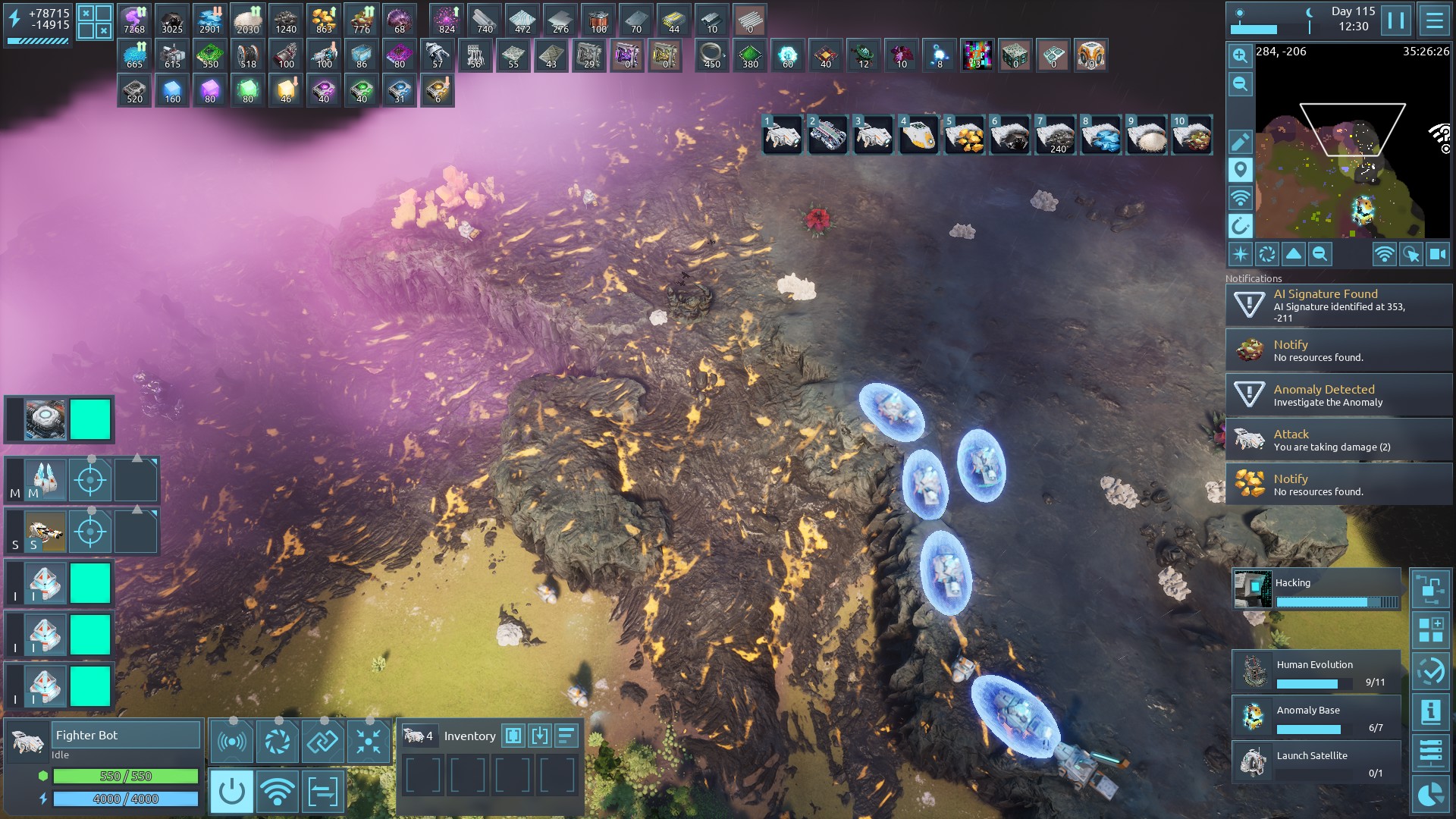View the Attack taking damage notification

click(x=1338, y=440)
